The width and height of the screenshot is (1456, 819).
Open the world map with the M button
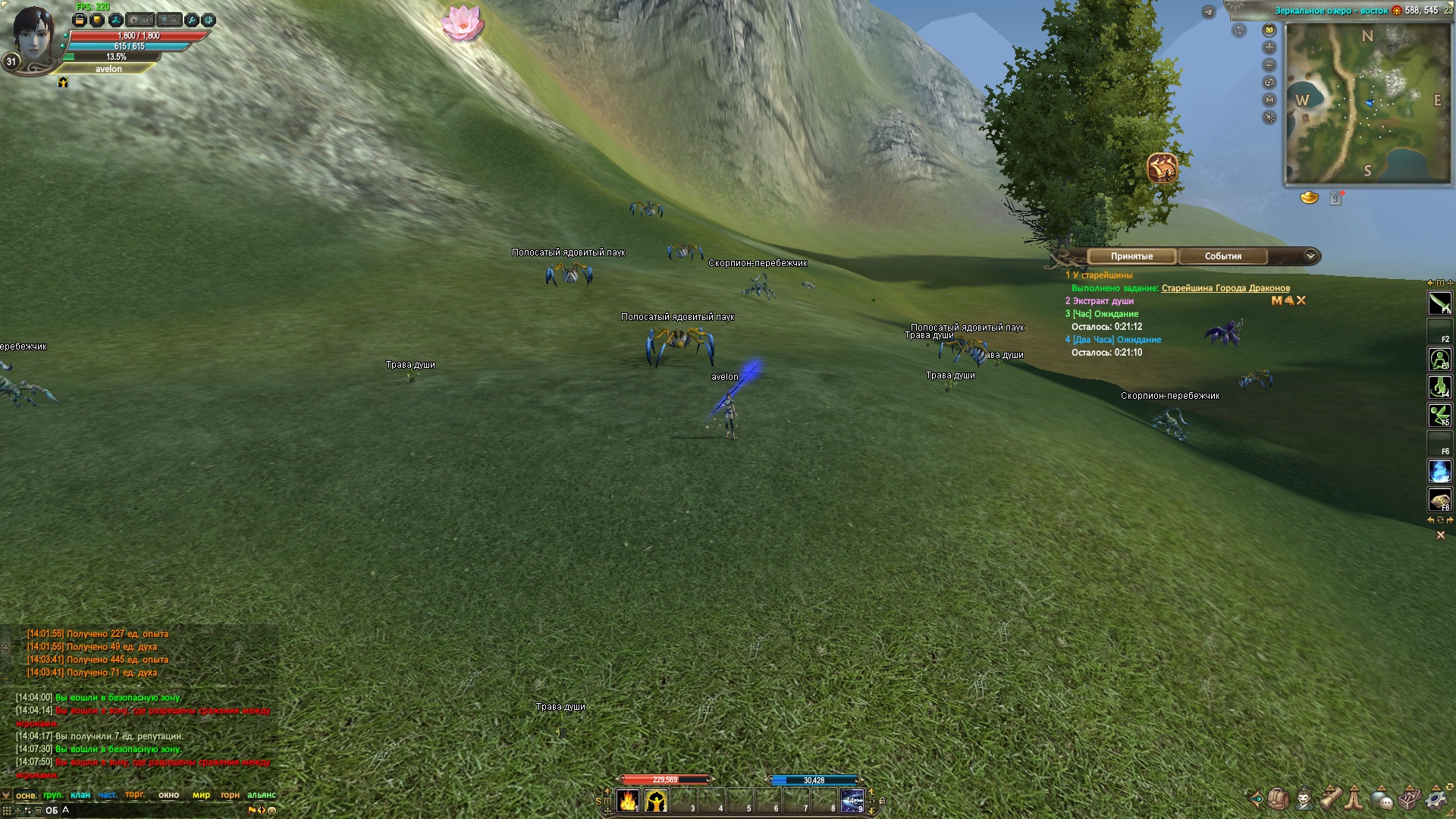click(x=1269, y=100)
